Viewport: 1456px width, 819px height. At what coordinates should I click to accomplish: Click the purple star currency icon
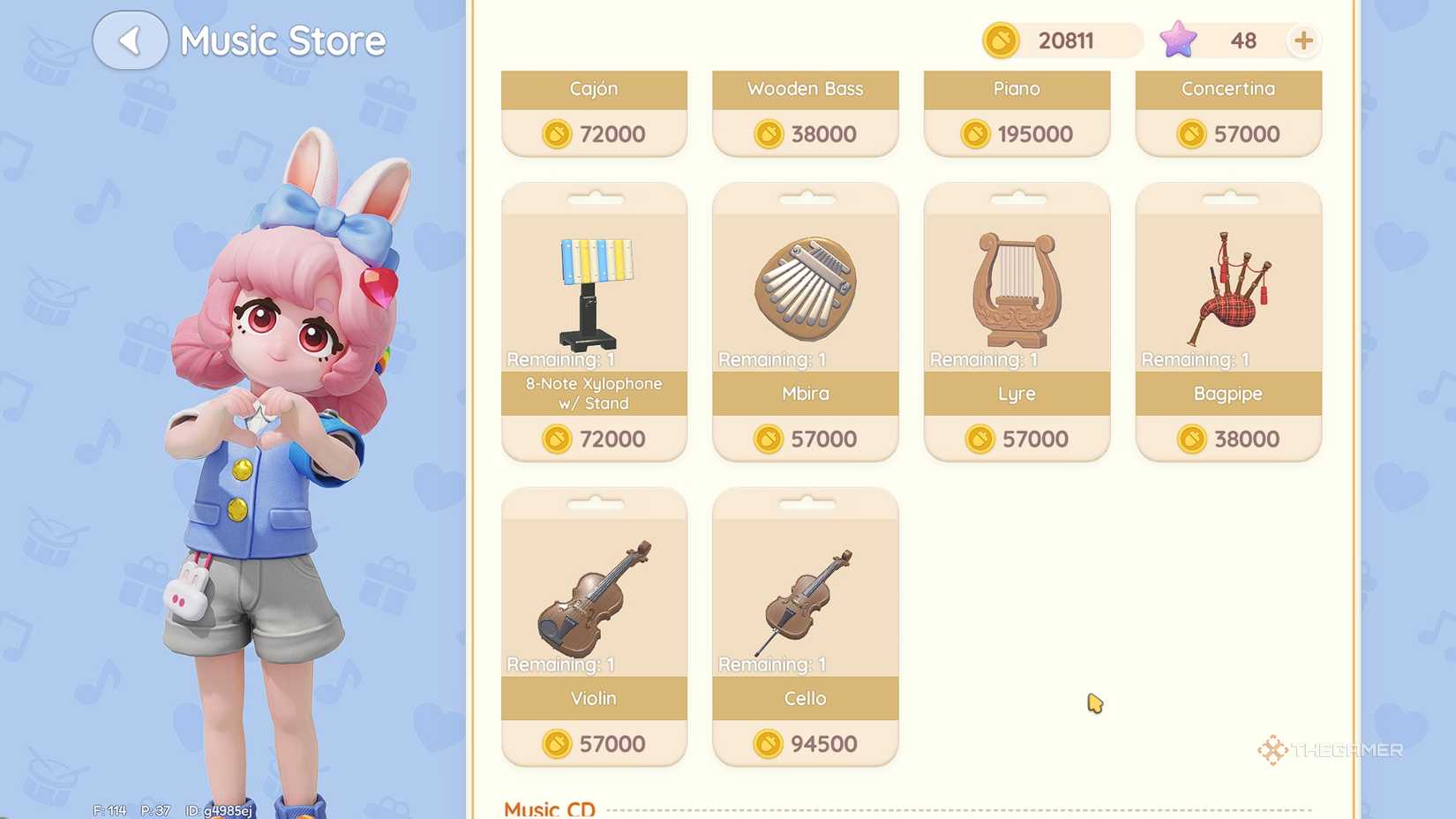[1177, 39]
